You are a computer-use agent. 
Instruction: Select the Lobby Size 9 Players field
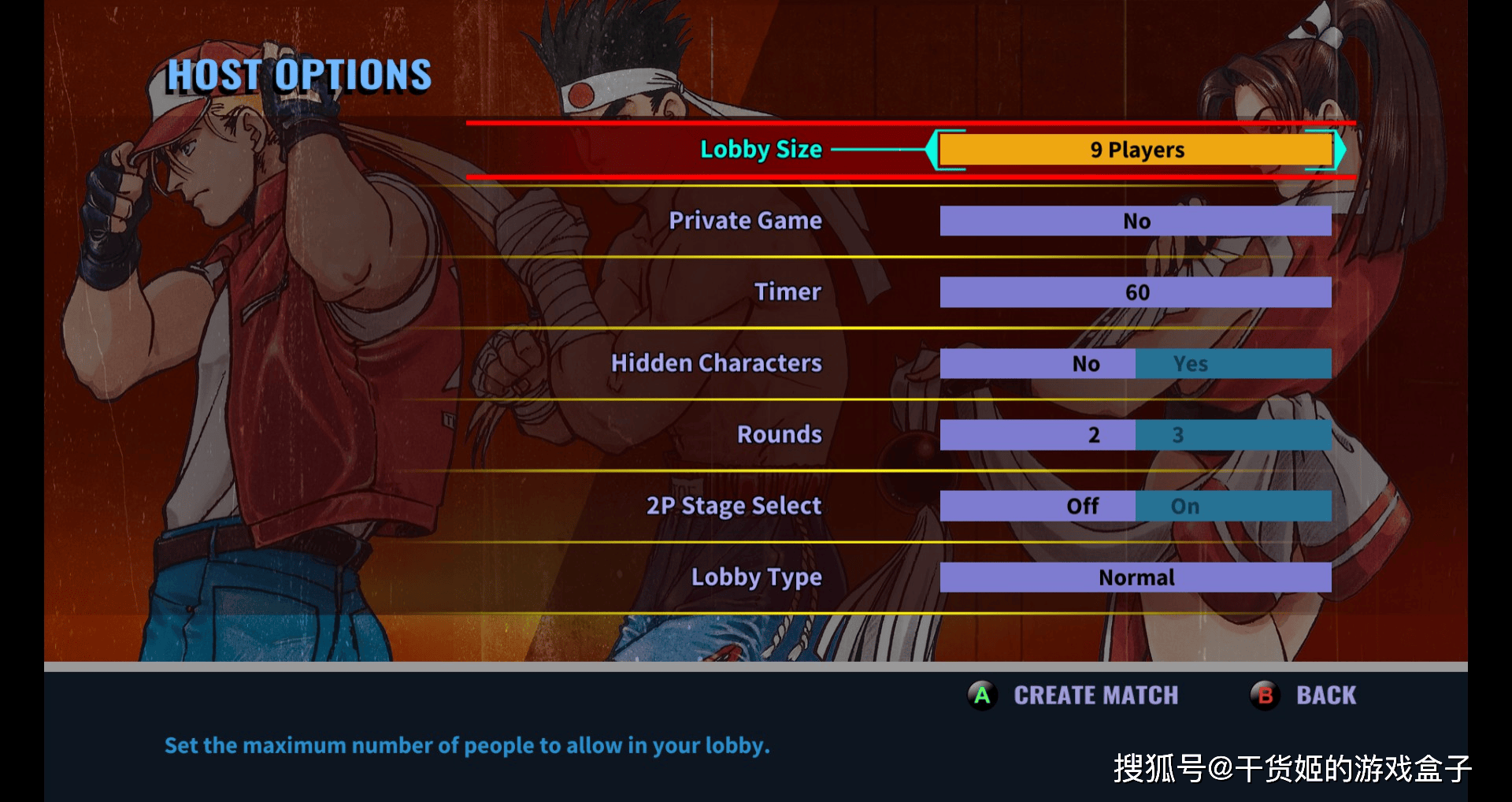(1136, 150)
